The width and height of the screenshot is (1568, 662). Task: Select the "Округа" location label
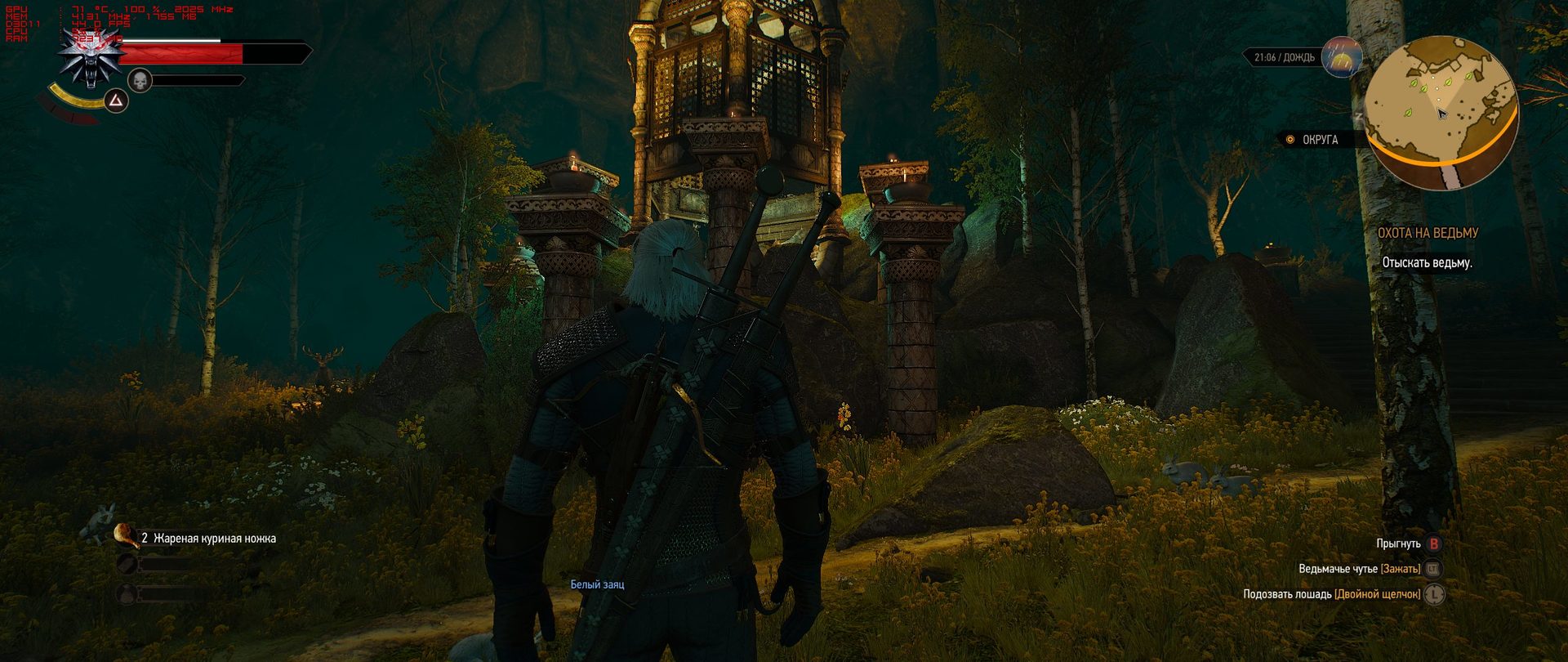click(x=1320, y=140)
